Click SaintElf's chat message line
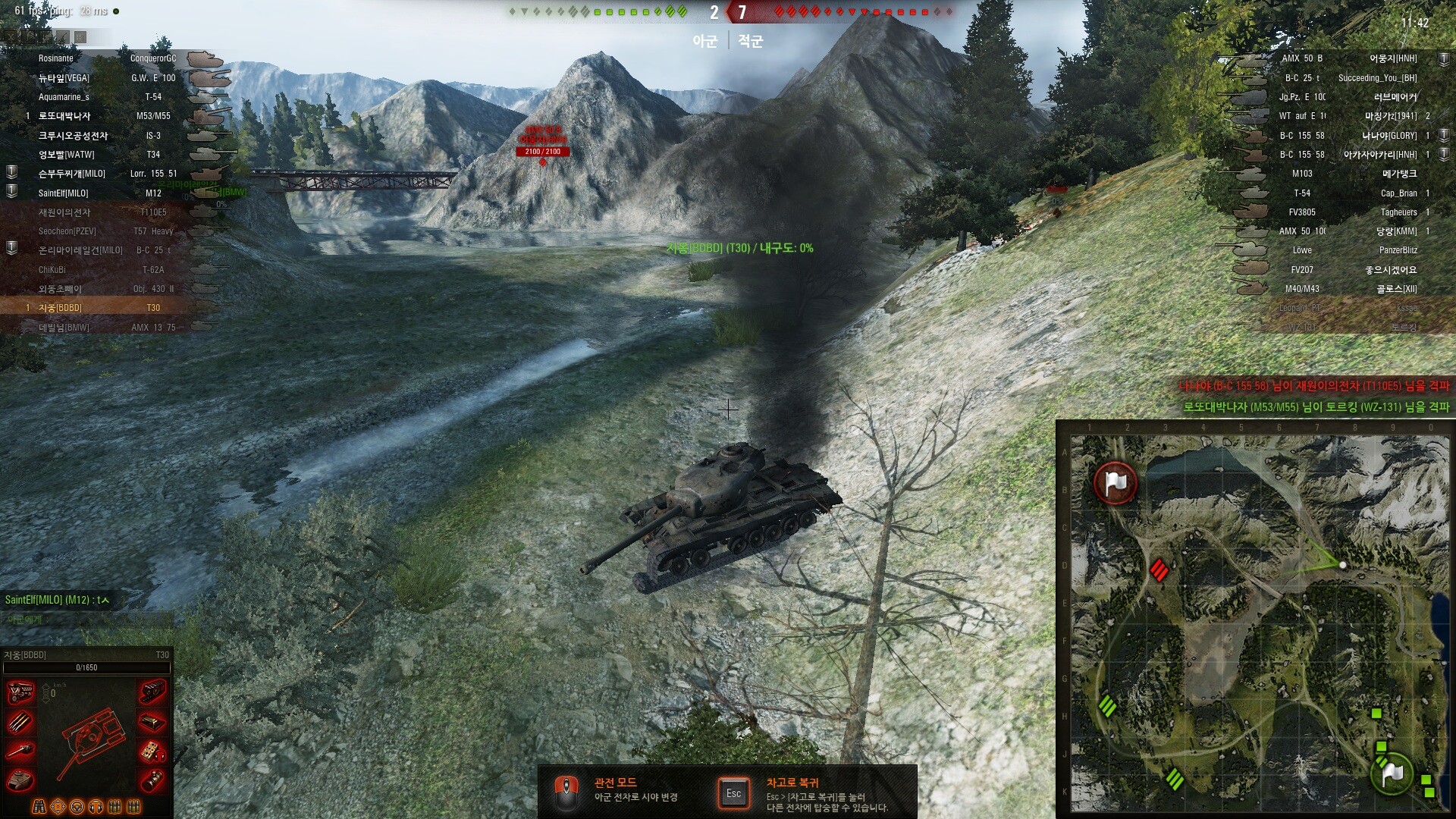 tap(57, 600)
